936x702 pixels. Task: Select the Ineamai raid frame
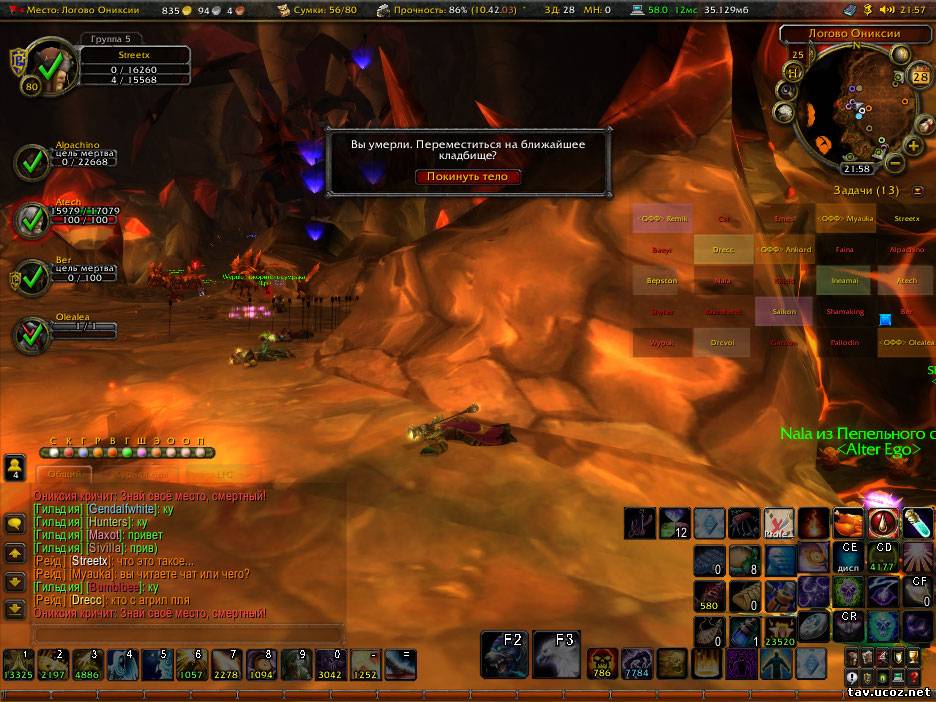(x=845, y=281)
